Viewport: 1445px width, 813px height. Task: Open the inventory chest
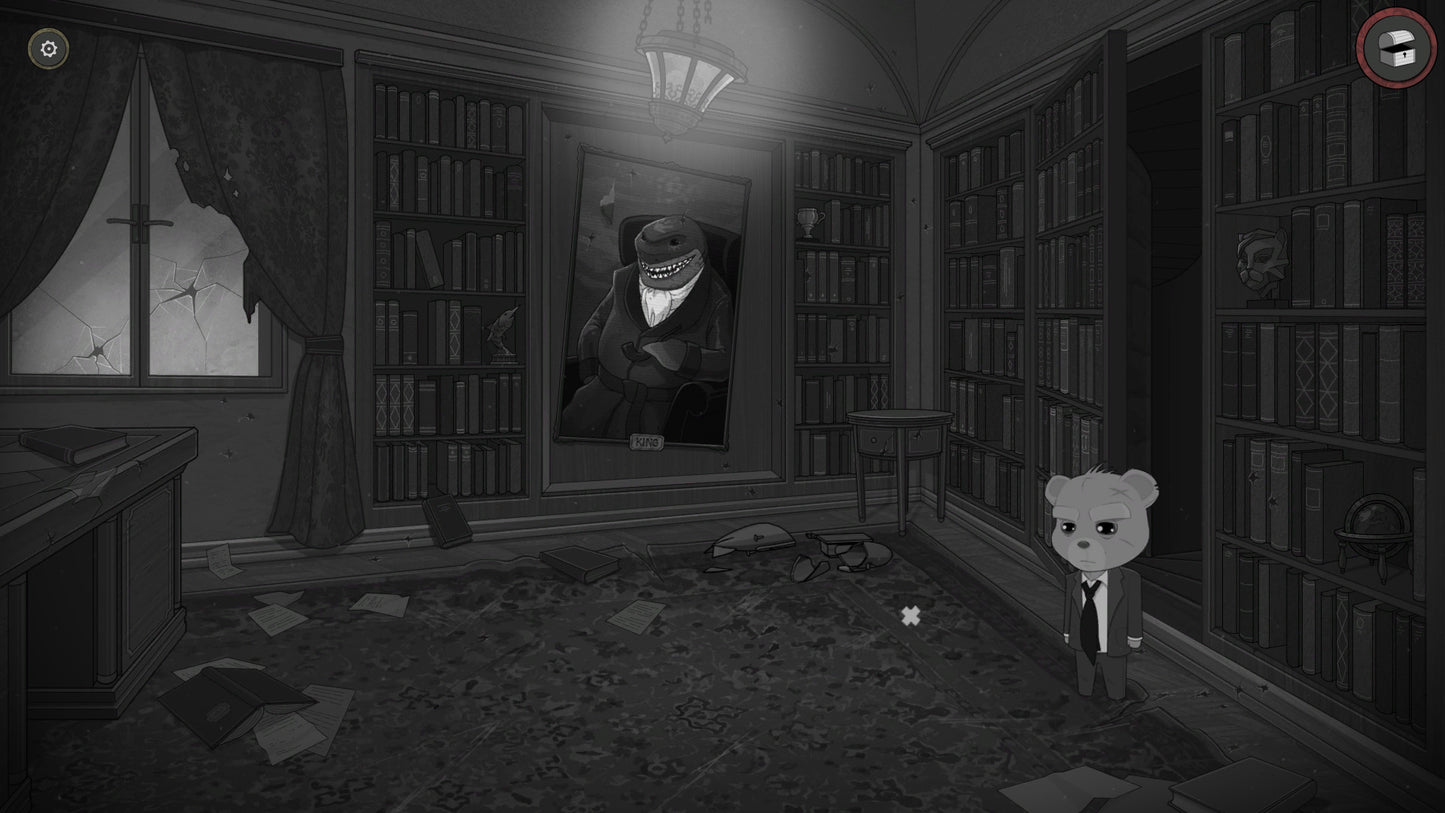tap(1394, 47)
